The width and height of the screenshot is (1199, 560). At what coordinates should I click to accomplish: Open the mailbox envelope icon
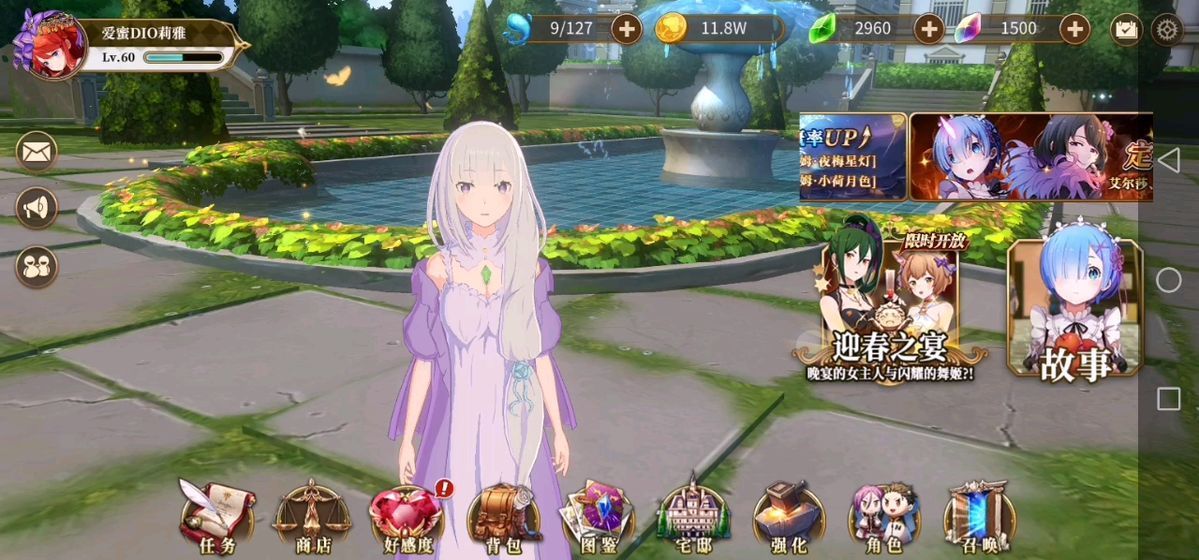37,152
